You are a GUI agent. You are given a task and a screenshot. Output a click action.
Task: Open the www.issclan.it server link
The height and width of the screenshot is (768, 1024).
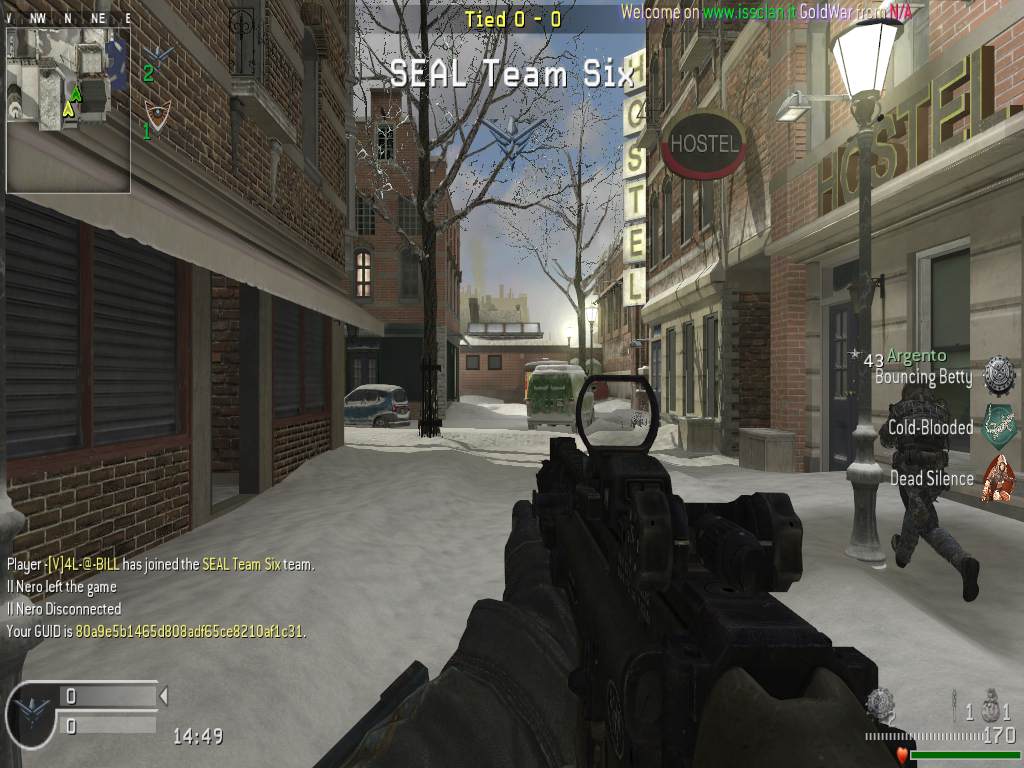tap(747, 12)
